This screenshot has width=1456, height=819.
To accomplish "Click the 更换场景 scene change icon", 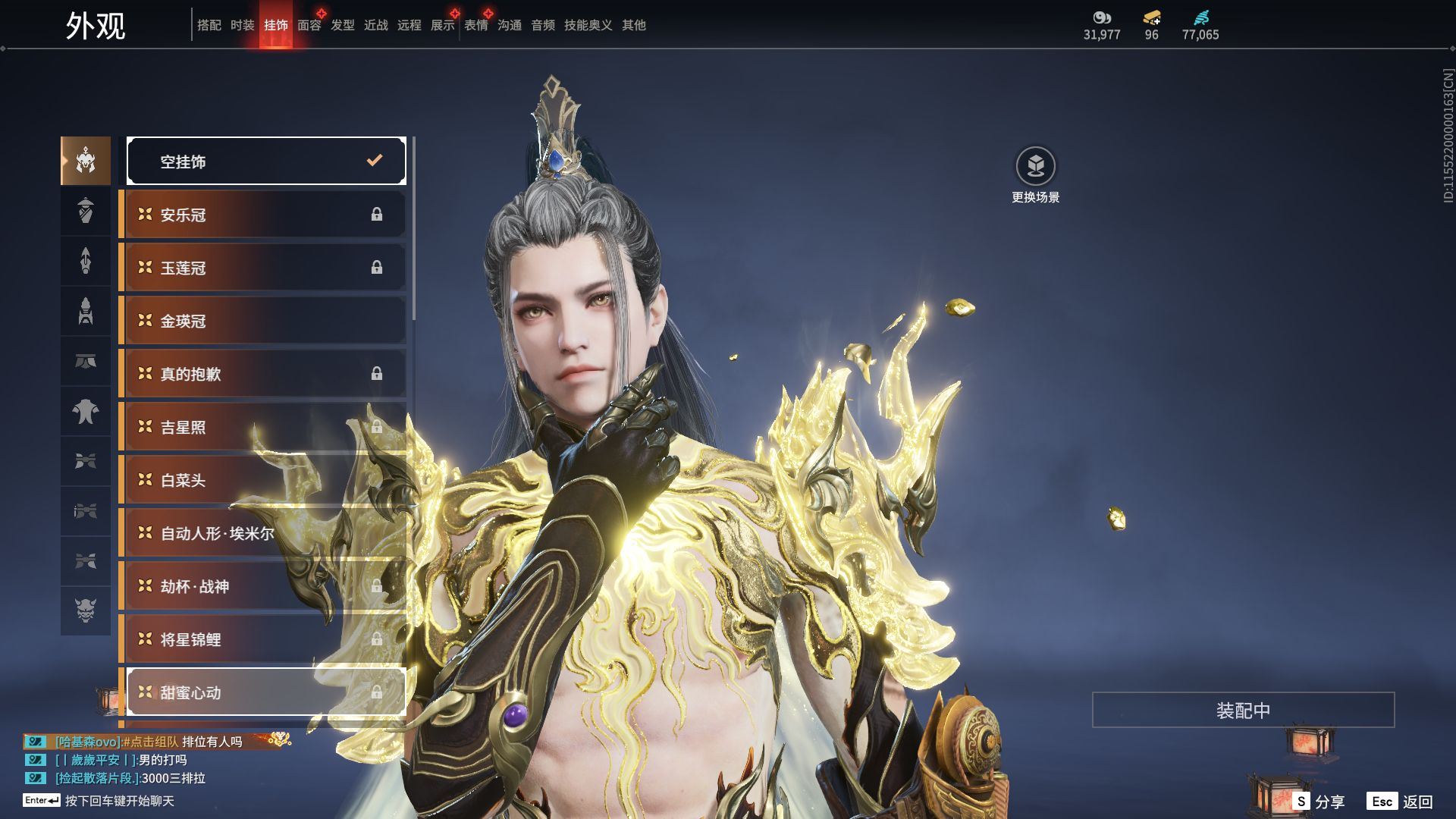I will tap(1035, 166).
